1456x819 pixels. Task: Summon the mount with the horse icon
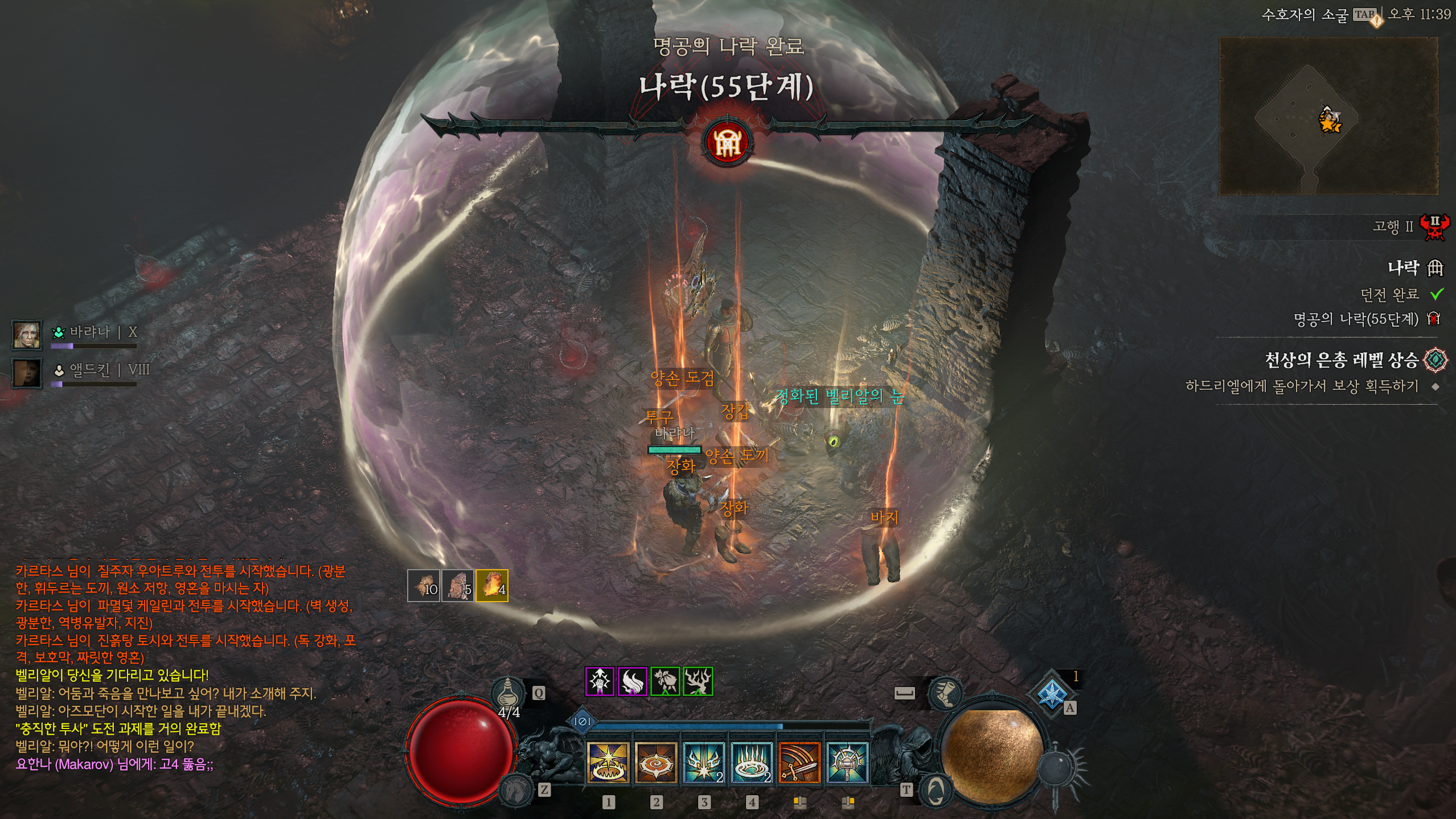[x=516, y=789]
